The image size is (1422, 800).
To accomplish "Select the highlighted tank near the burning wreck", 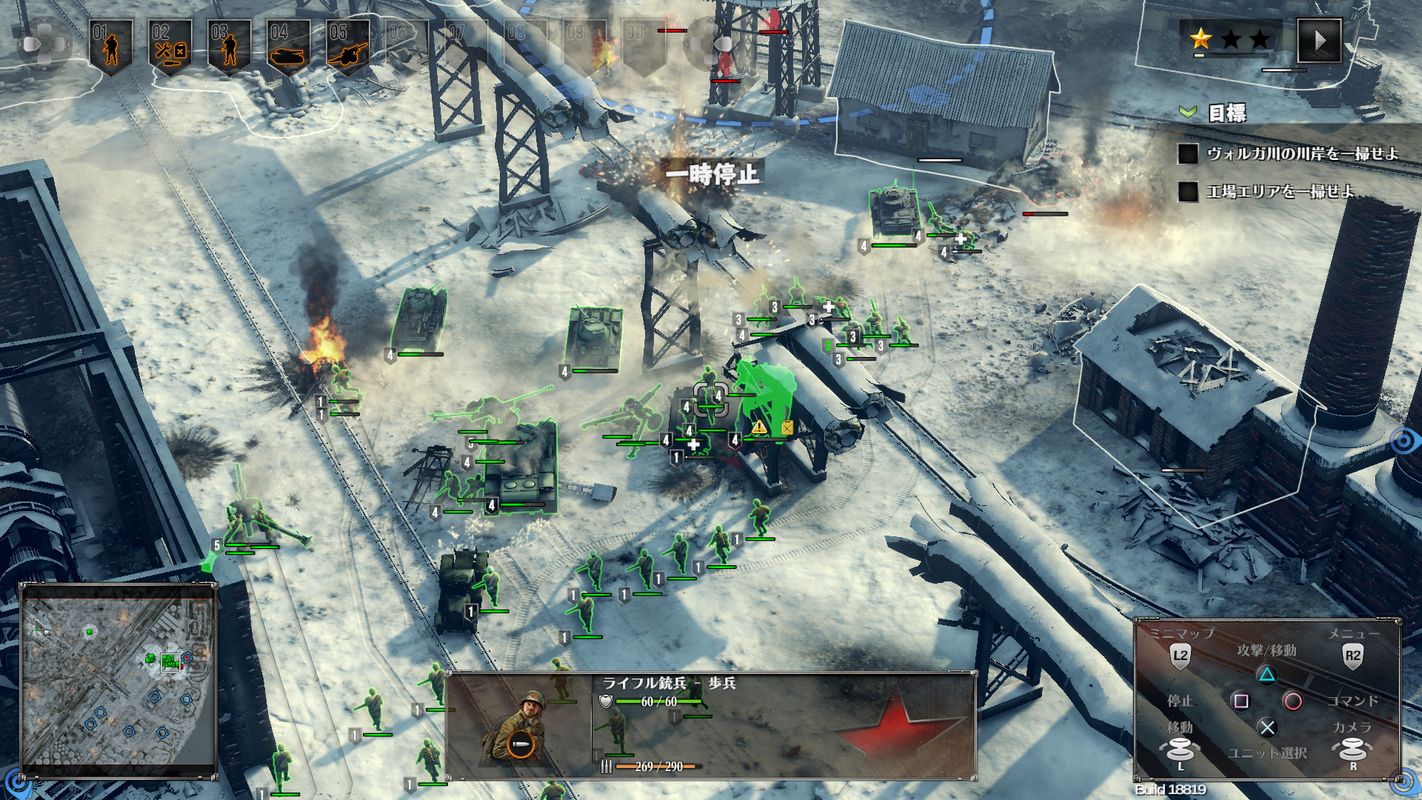I will (418, 318).
